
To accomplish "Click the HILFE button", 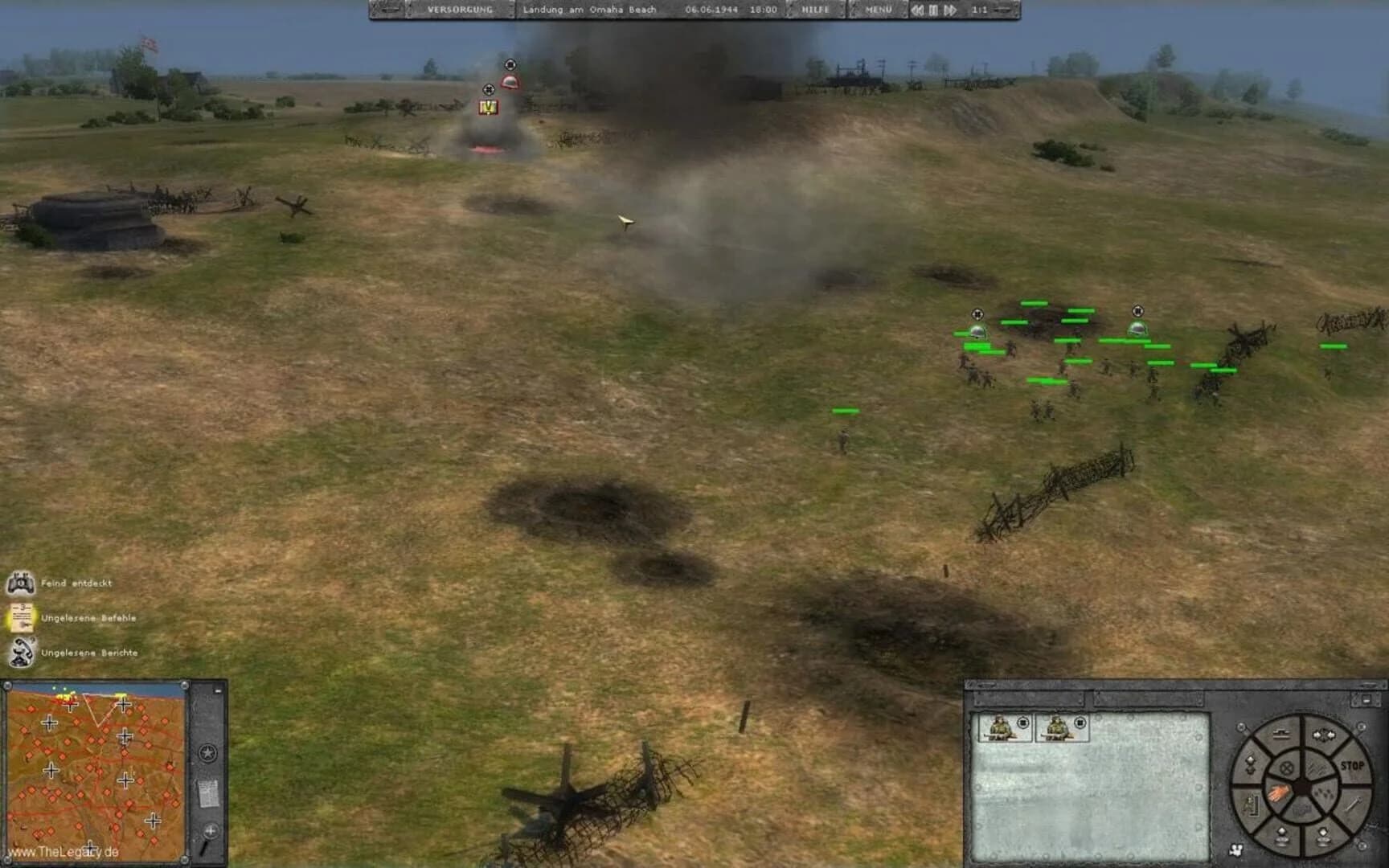I will (x=813, y=10).
